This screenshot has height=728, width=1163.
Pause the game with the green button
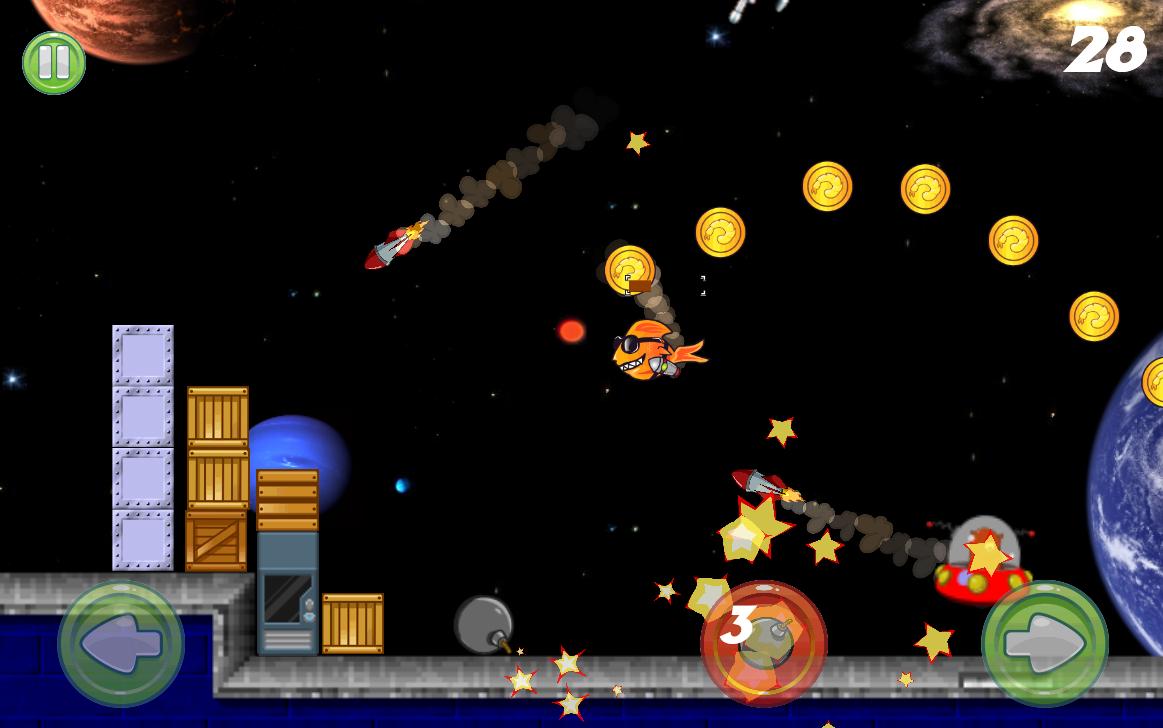(54, 63)
